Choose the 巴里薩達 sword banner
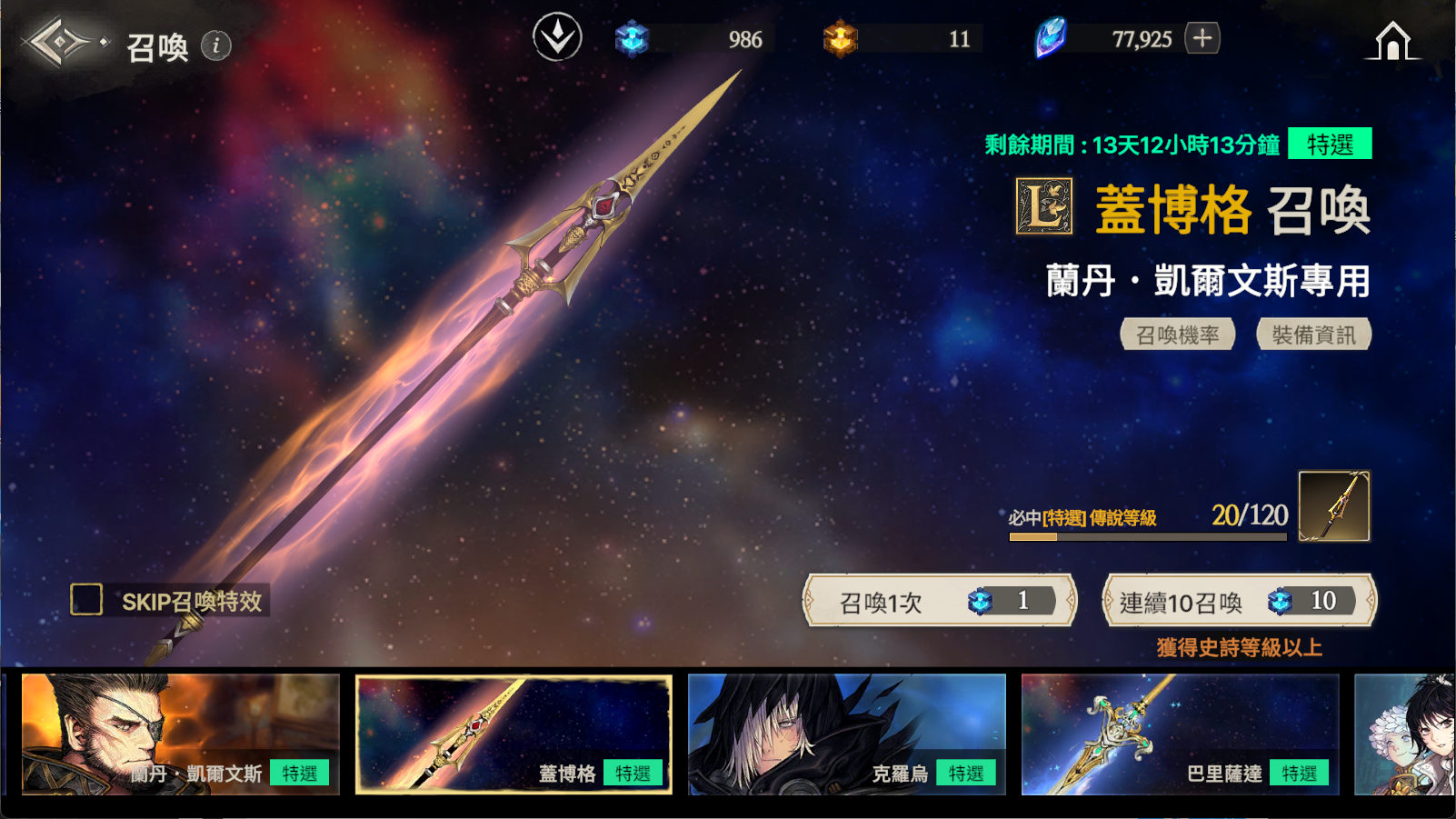This screenshot has width=1456, height=819. (x=1180, y=734)
